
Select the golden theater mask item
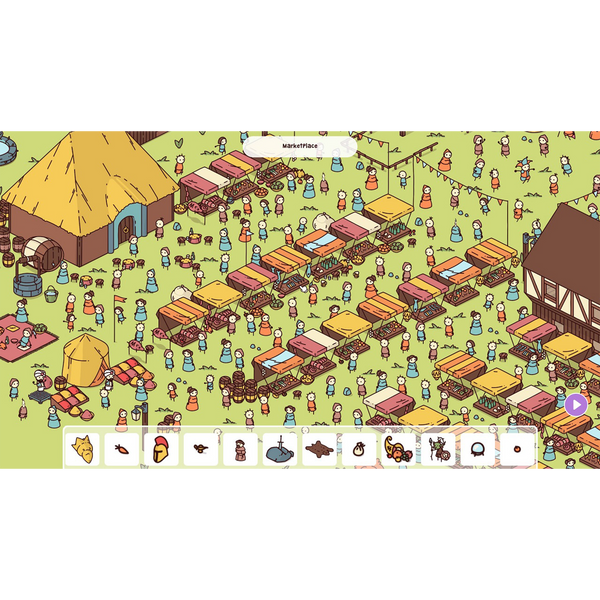[83, 449]
